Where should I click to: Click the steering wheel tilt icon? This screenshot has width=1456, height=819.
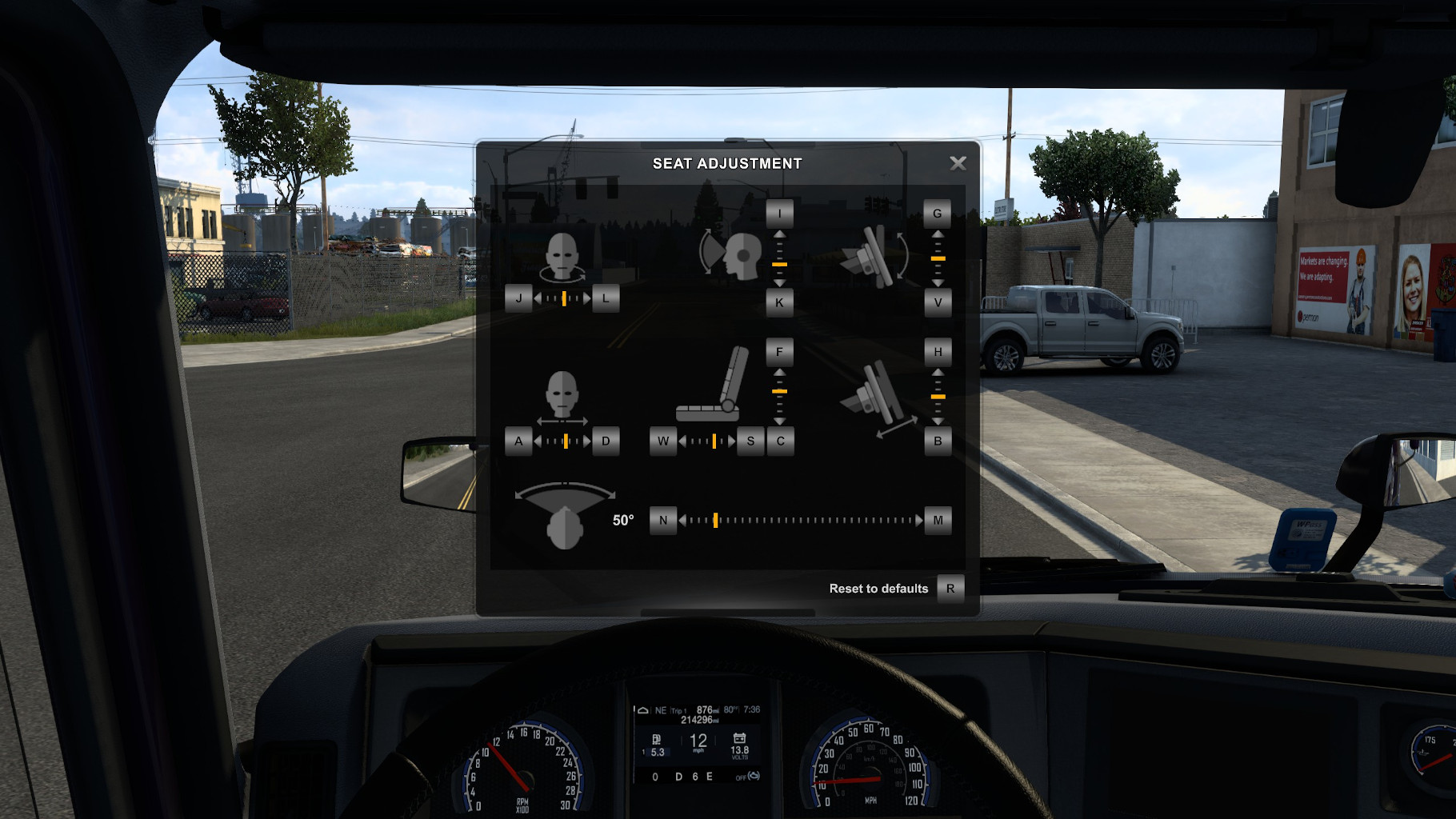pos(878,258)
